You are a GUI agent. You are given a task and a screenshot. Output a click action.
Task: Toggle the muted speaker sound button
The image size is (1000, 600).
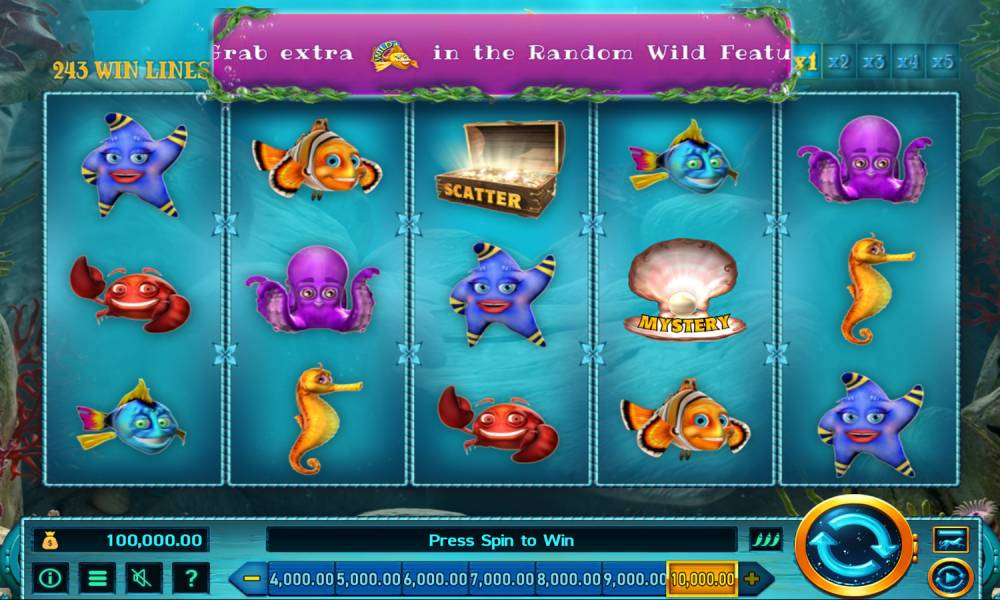(143, 577)
